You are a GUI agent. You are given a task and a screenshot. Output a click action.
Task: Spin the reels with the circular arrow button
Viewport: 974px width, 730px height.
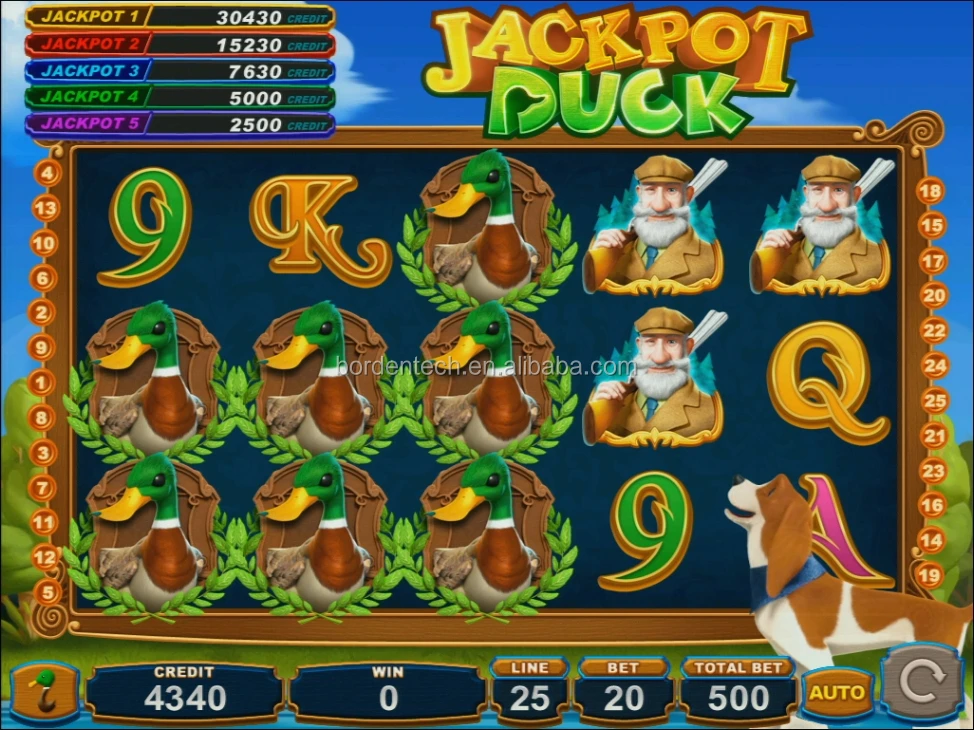tap(920, 683)
